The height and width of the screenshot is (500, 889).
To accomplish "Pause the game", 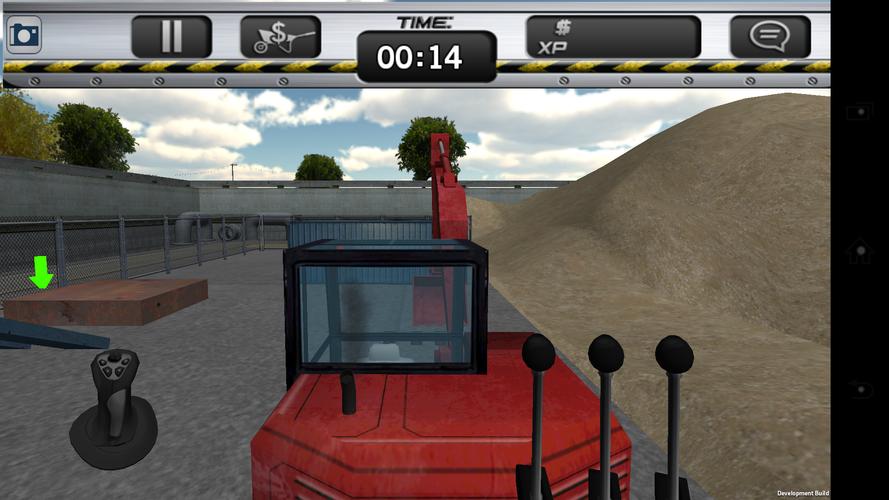I will pos(171,37).
